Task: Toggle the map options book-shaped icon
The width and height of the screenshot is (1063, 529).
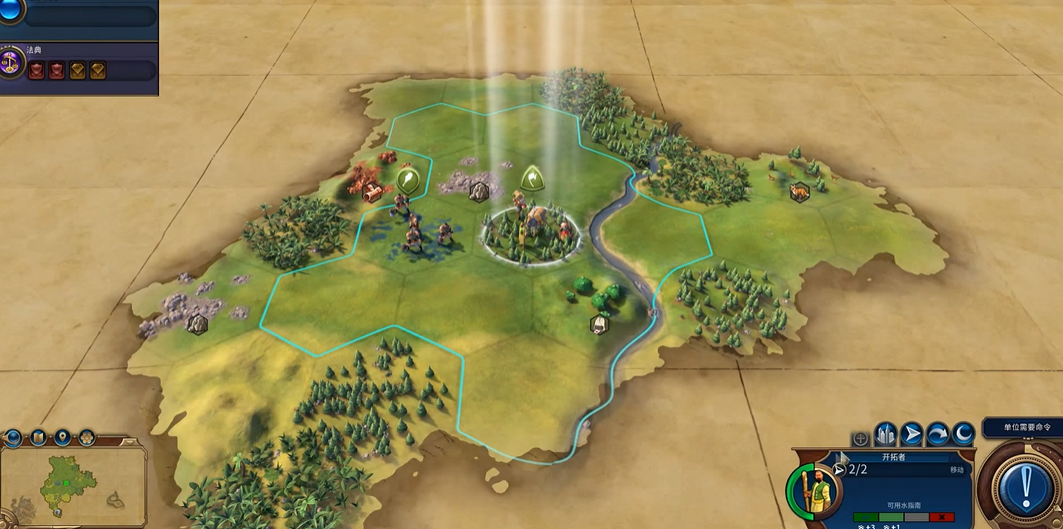Action: pyautogui.click(x=38, y=438)
